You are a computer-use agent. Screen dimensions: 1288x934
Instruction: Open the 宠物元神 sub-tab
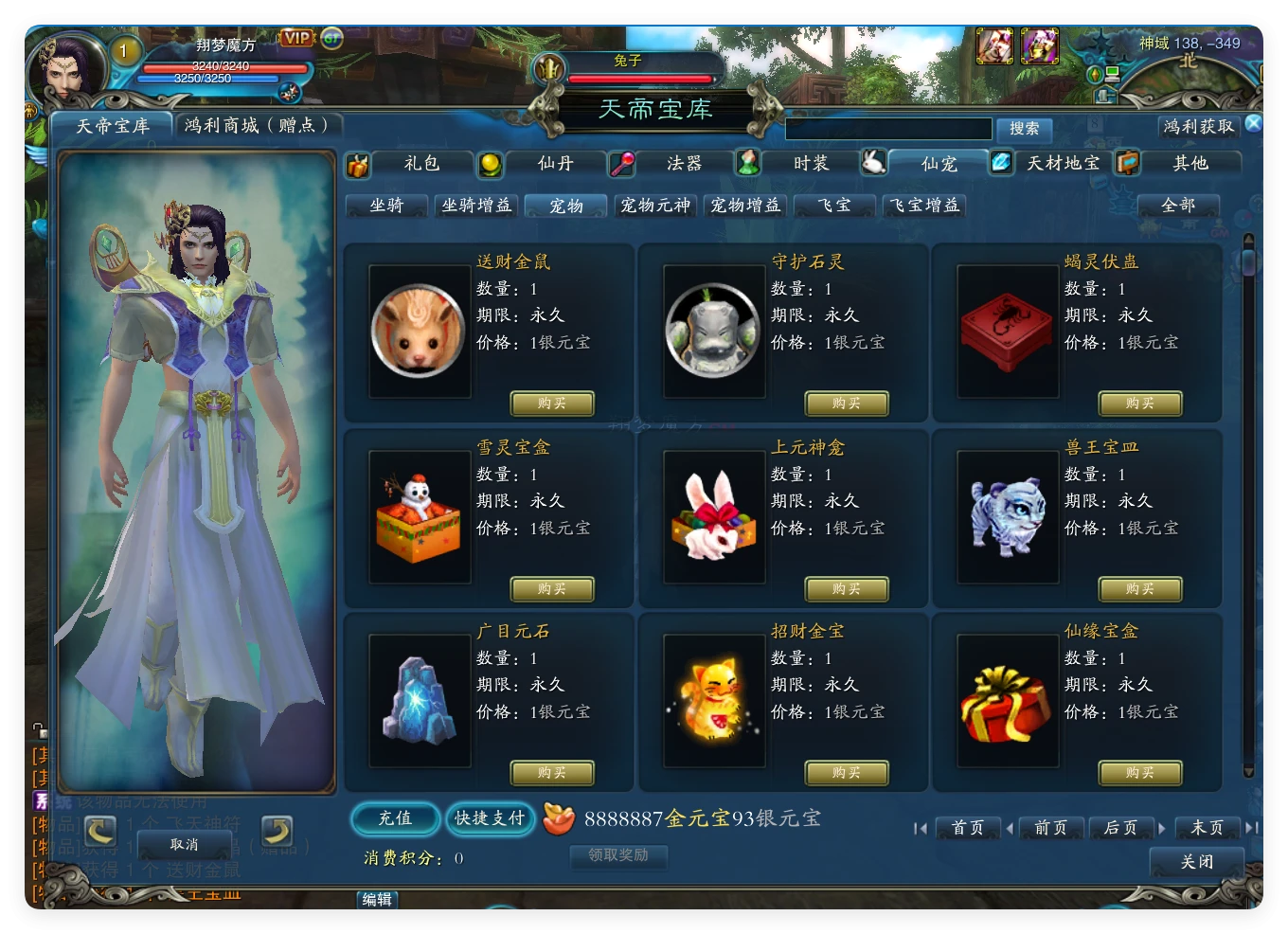tap(656, 205)
